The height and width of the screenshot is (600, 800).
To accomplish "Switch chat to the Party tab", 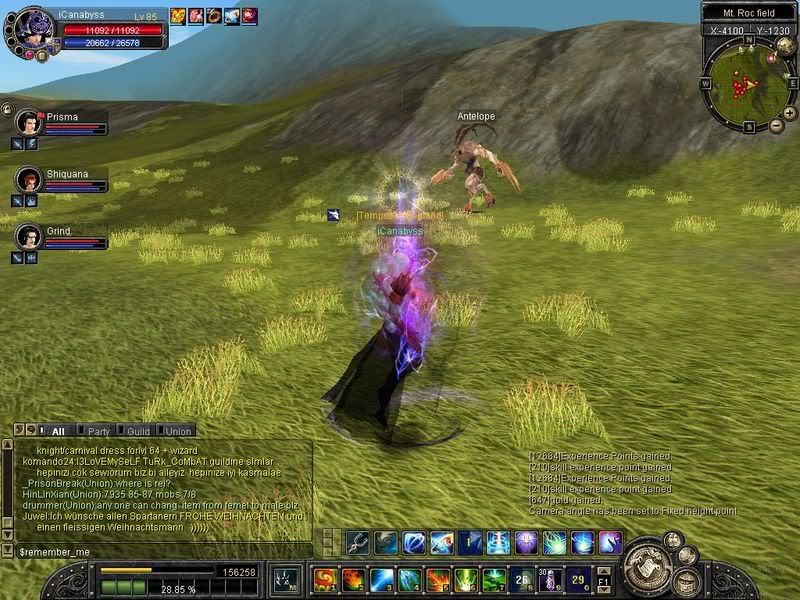I will tap(99, 431).
